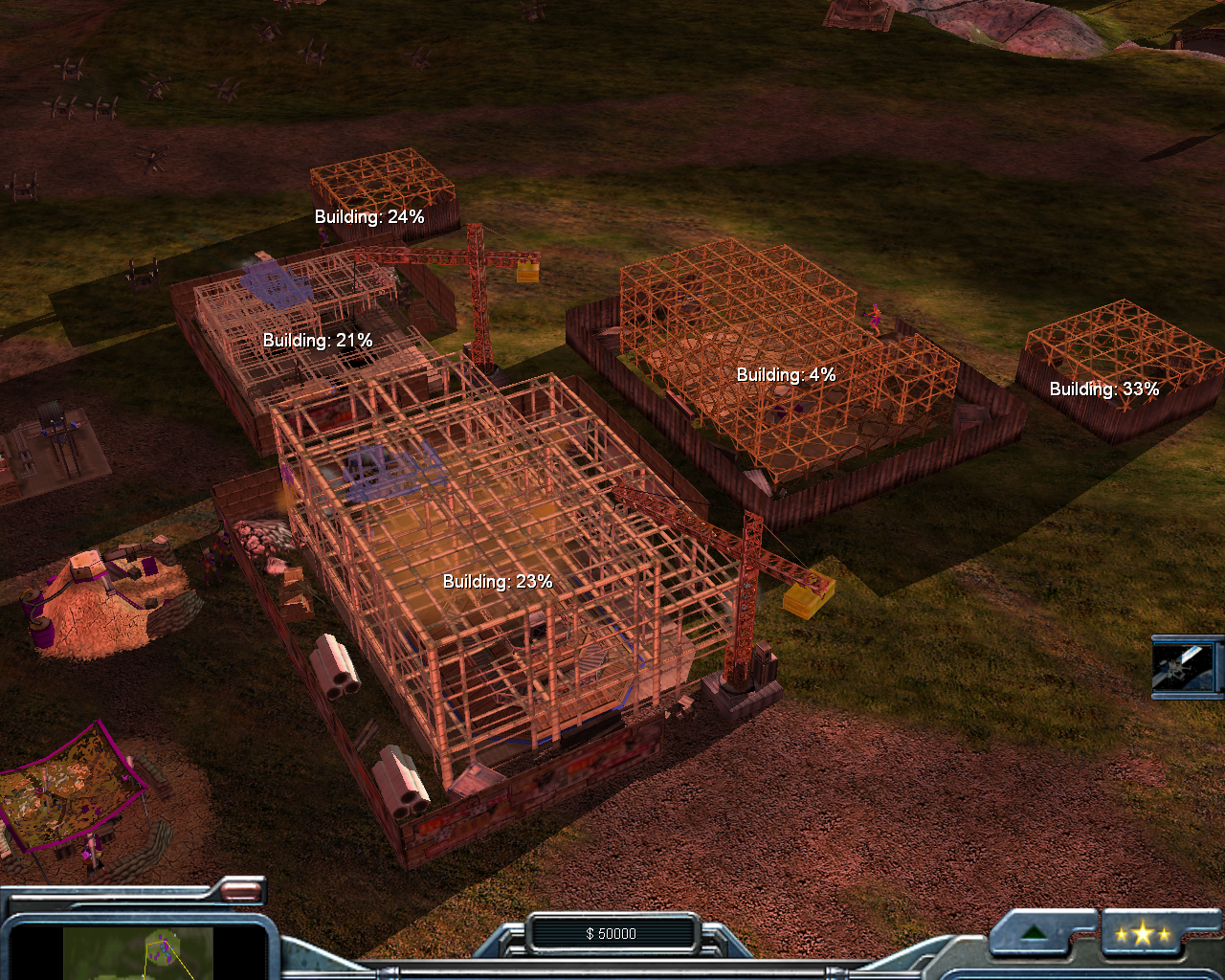
Task: Click the minimap radar display
Action: (138, 953)
